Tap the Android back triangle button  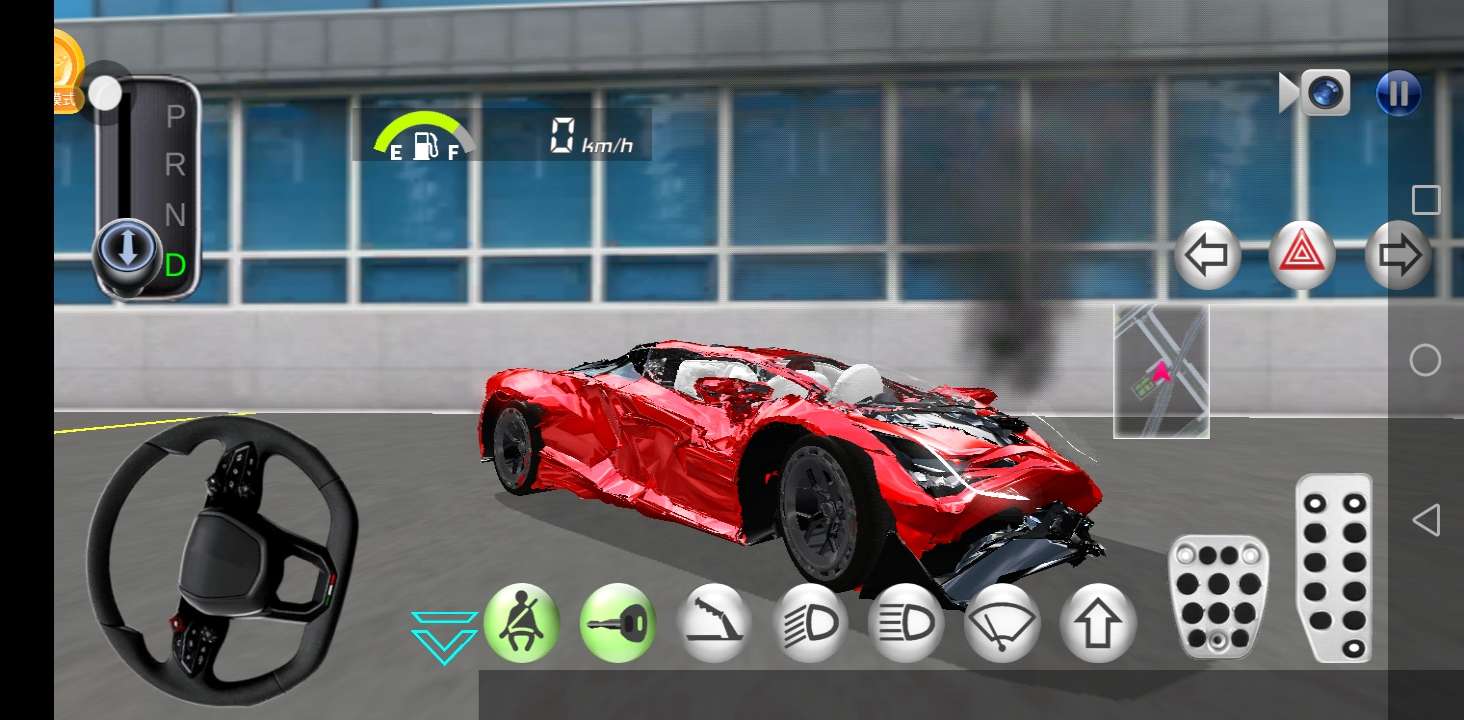click(x=1426, y=520)
